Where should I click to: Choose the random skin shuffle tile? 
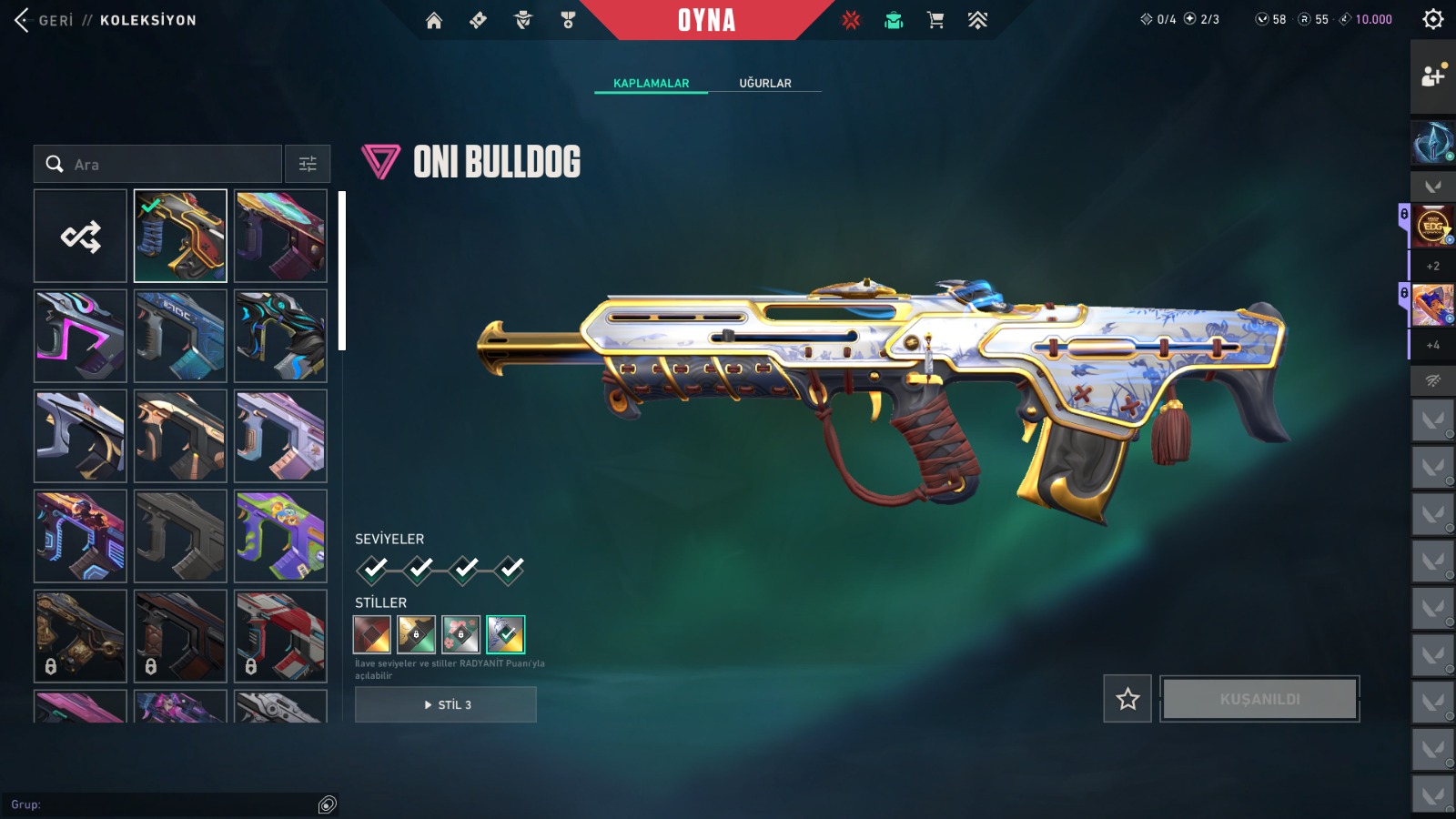(x=80, y=237)
